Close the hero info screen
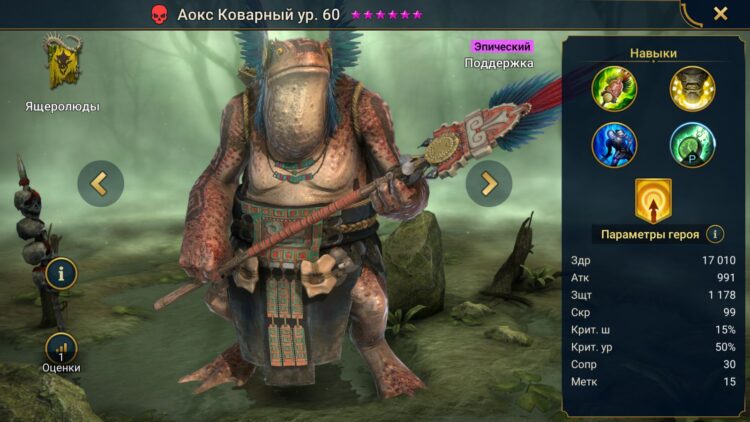The image size is (750, 422). click(720, 14)
